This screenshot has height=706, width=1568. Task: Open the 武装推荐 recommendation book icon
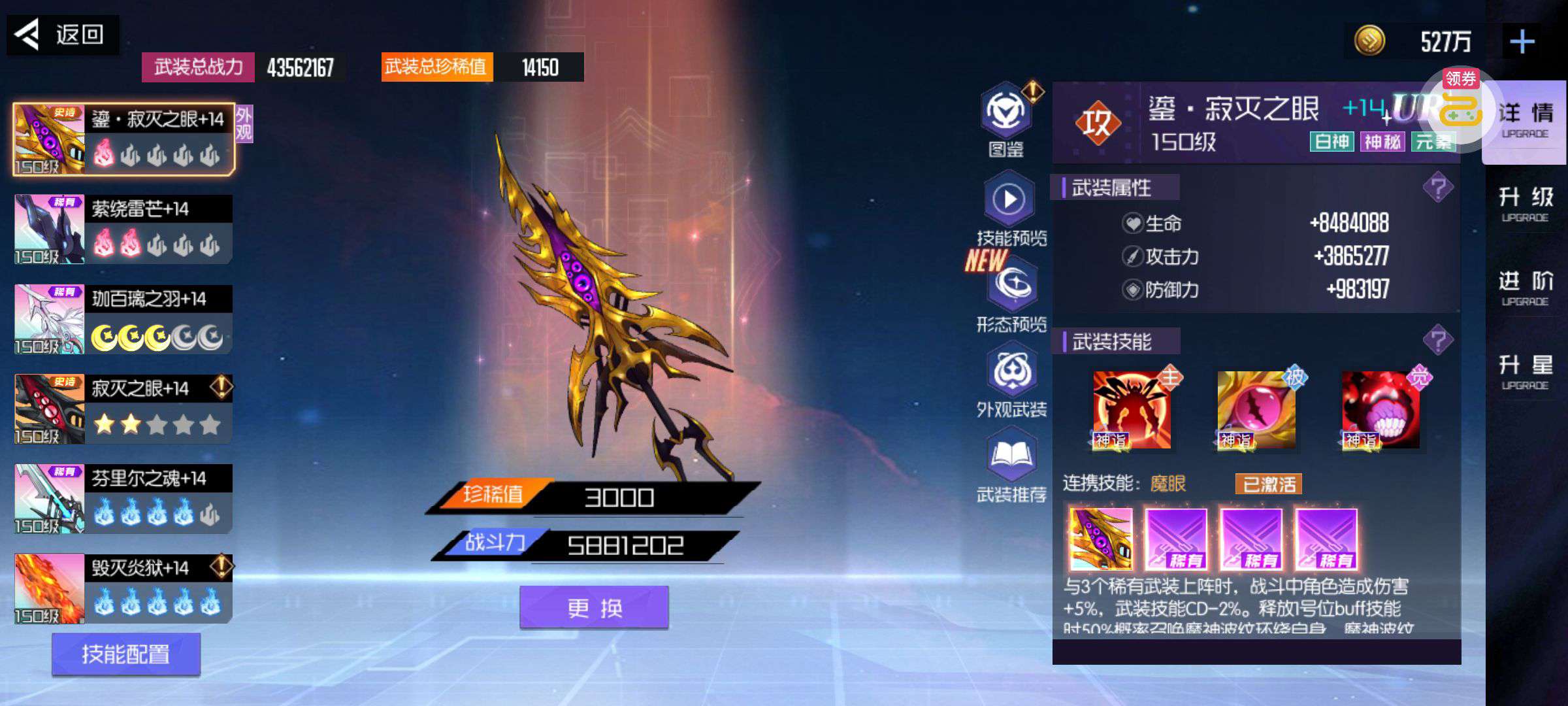[x=1011, y=458]
